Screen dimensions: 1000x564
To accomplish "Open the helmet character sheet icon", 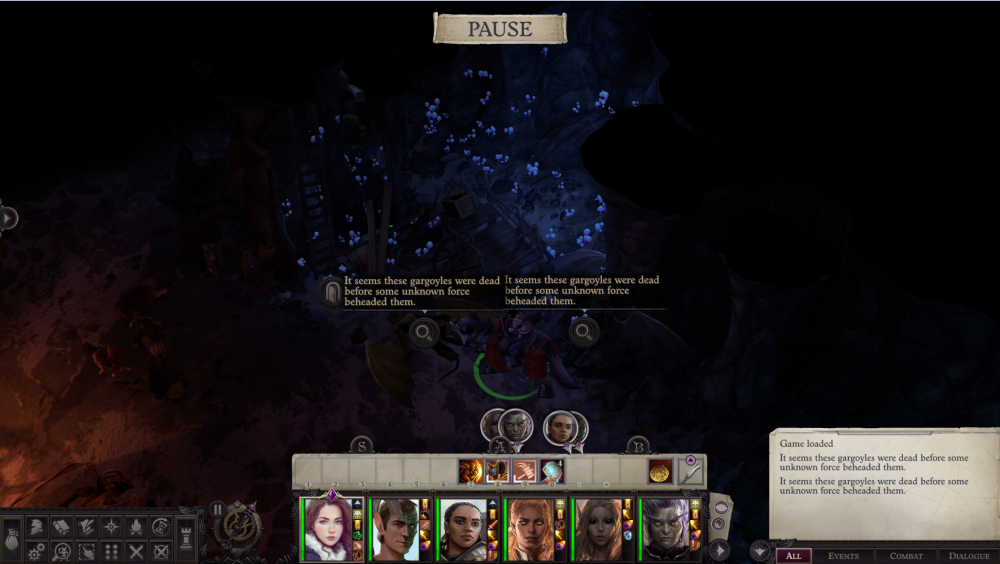I will click(x=35, y=527).
